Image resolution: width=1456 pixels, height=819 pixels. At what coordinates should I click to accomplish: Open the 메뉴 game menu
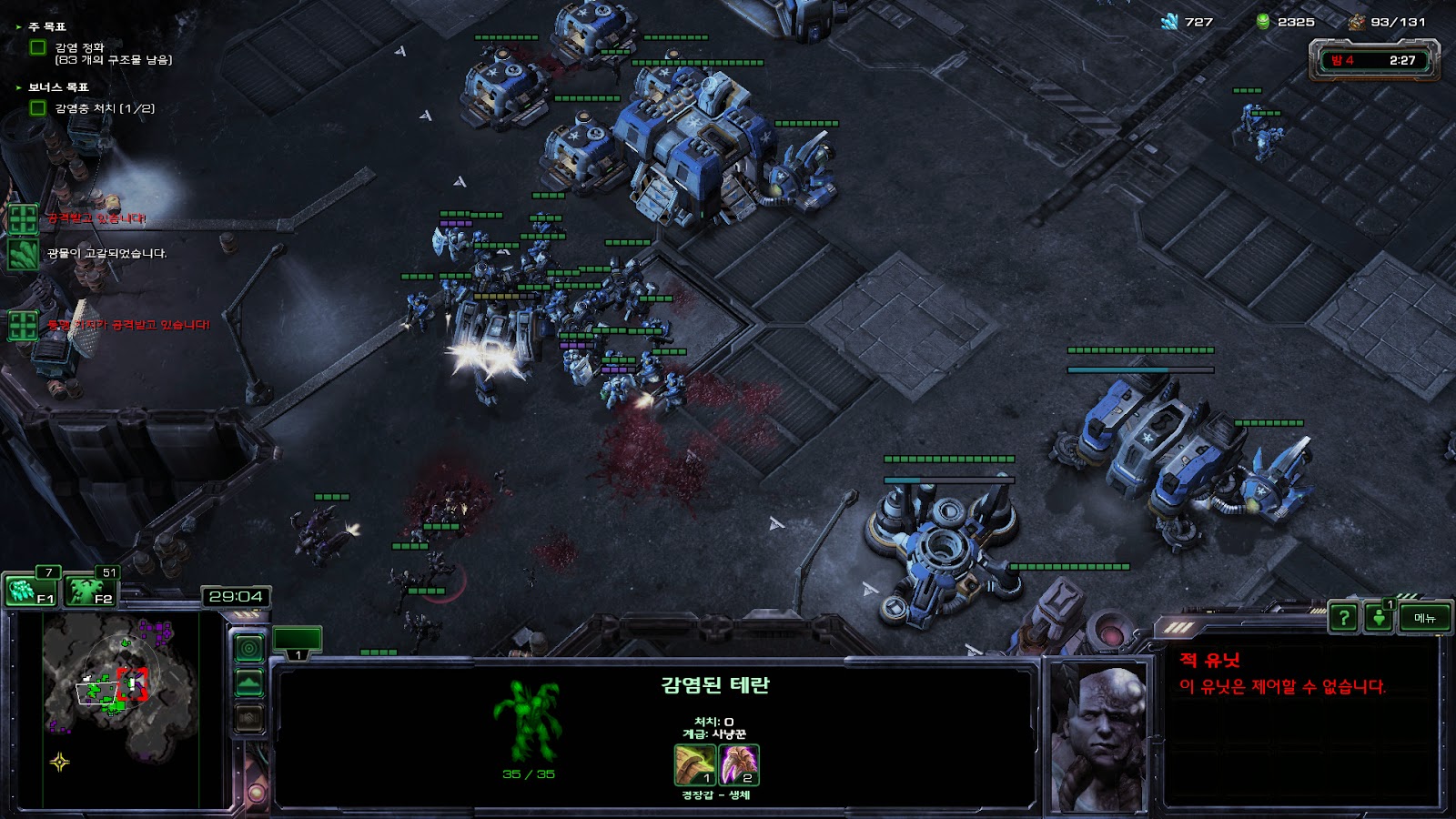(1424, 619)
